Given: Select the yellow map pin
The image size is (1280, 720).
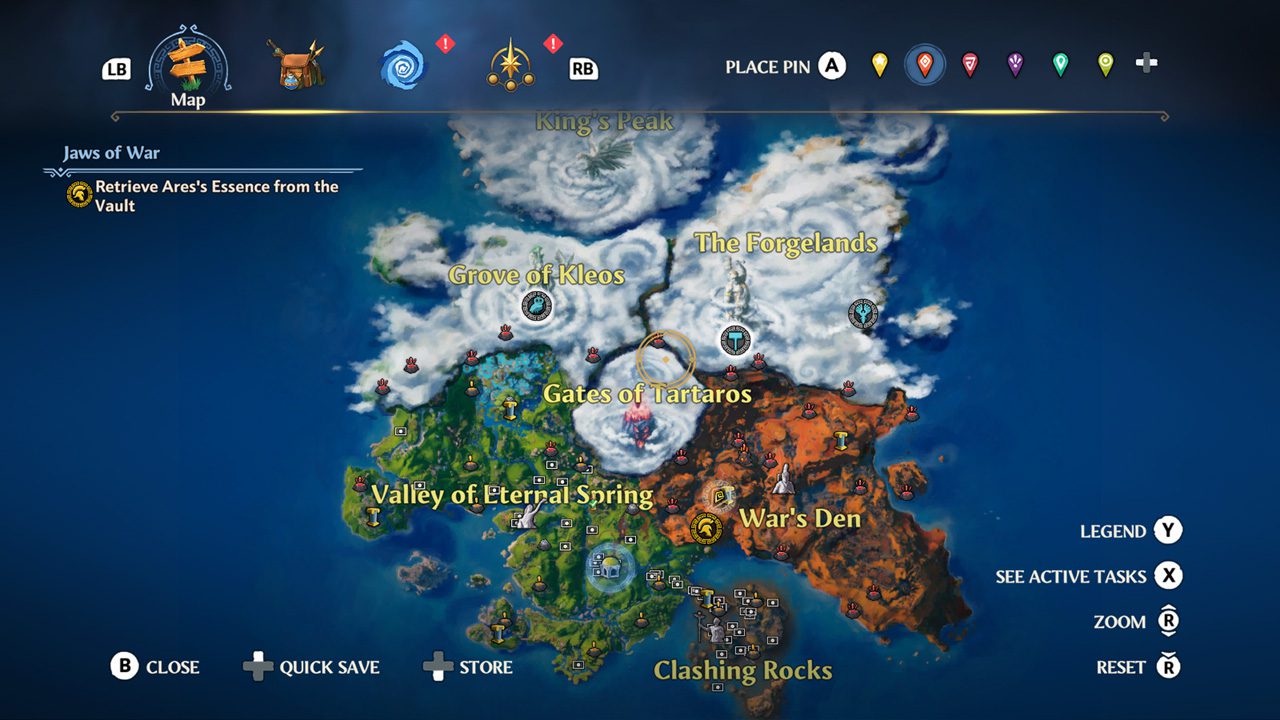Looking at the screenshot, I should coord(879,66).
